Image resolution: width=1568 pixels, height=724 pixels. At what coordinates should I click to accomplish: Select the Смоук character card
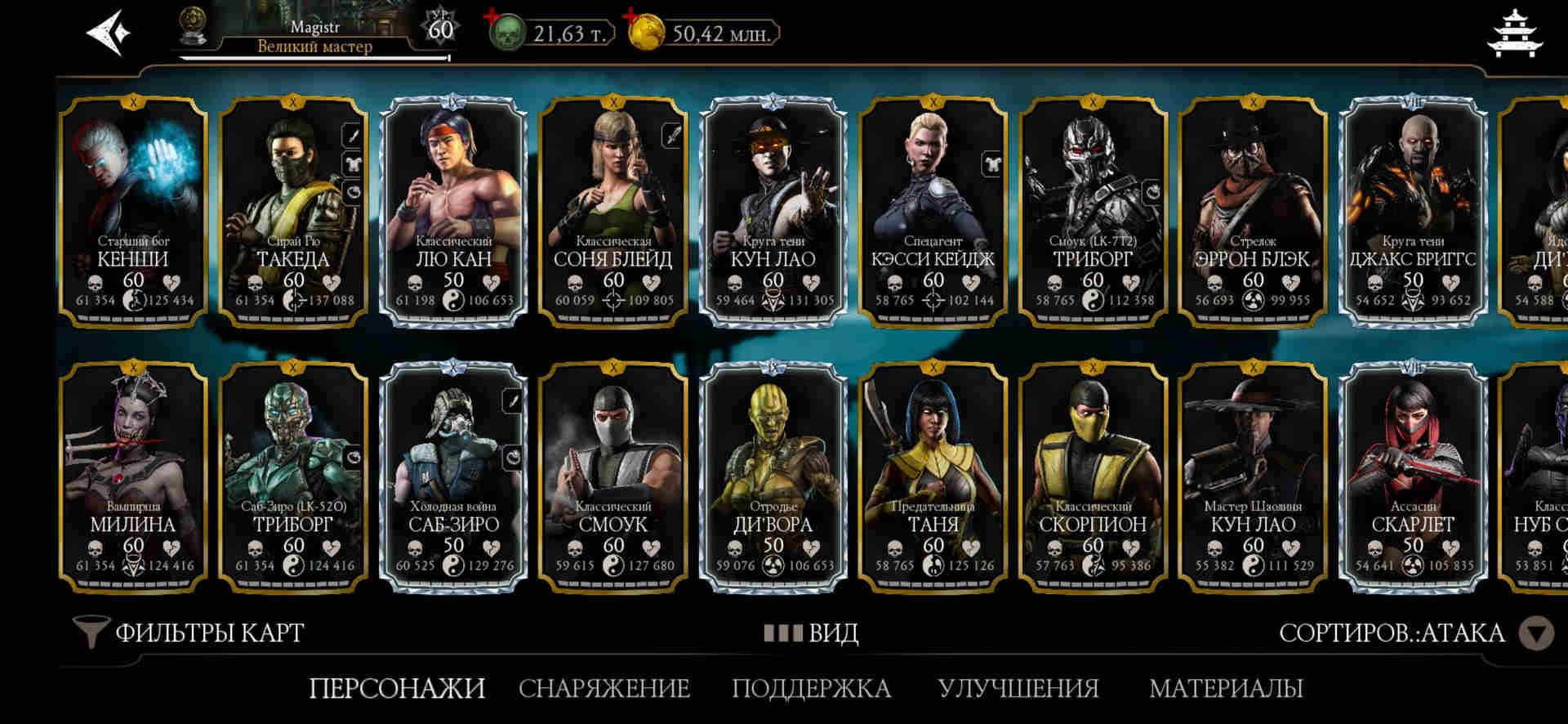[613, 476]
